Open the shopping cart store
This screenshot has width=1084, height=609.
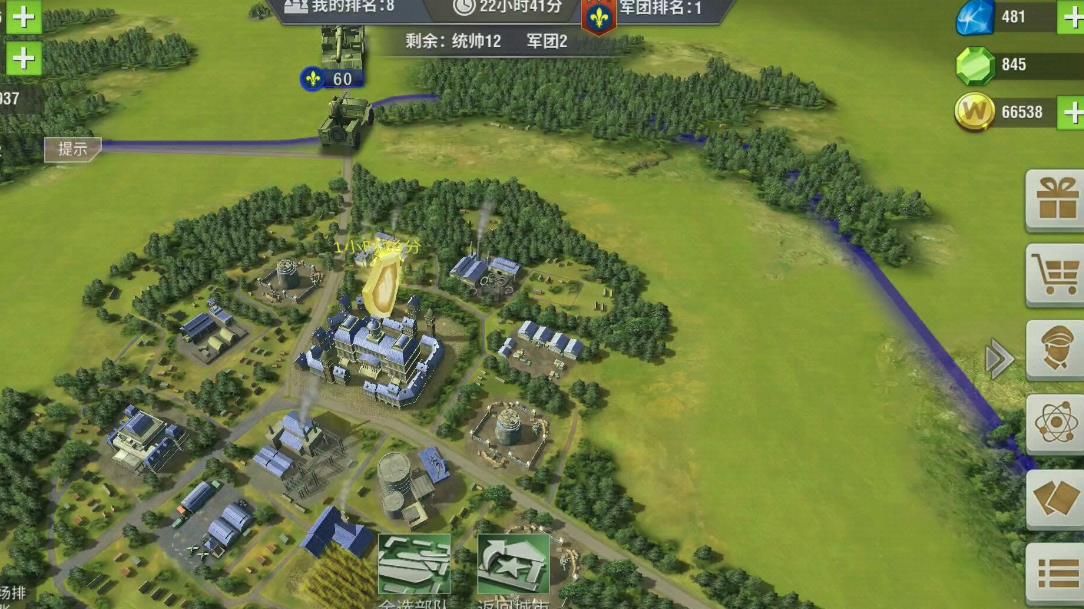(1055, 274)
